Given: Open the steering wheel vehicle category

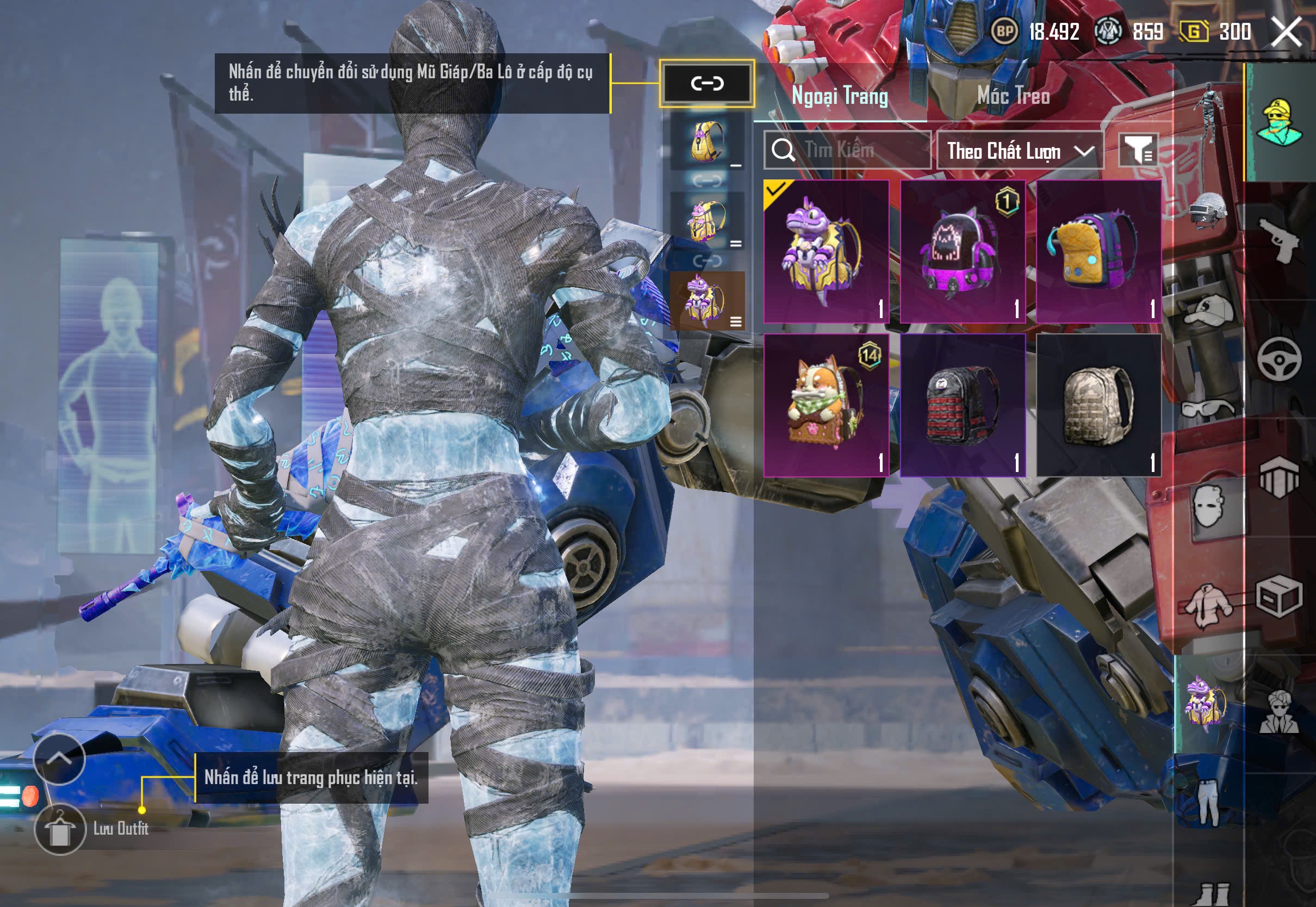Looking at the screenshot, I should [1279, 359].
